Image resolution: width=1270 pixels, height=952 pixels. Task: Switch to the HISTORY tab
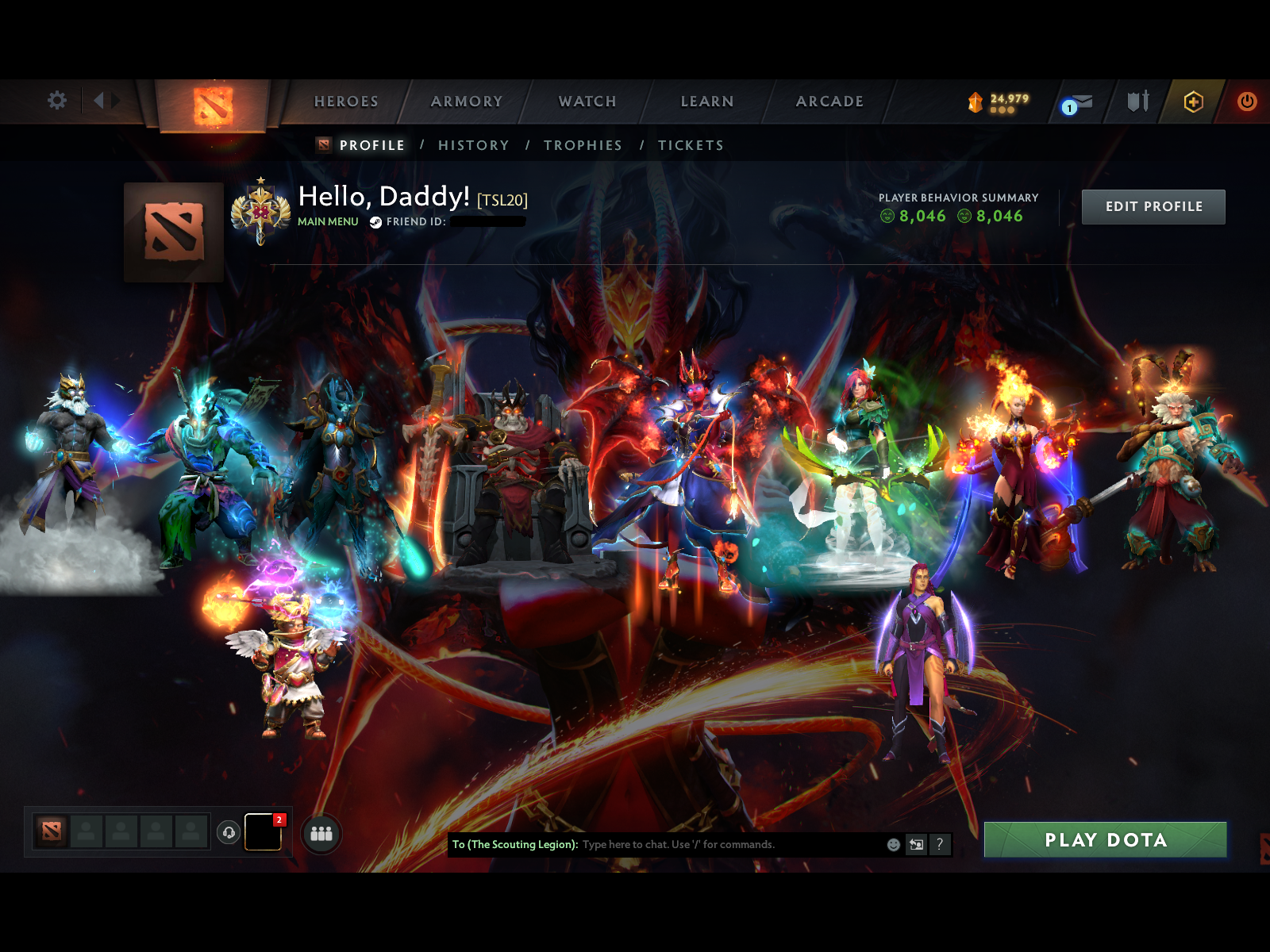(x=474, y=145)
